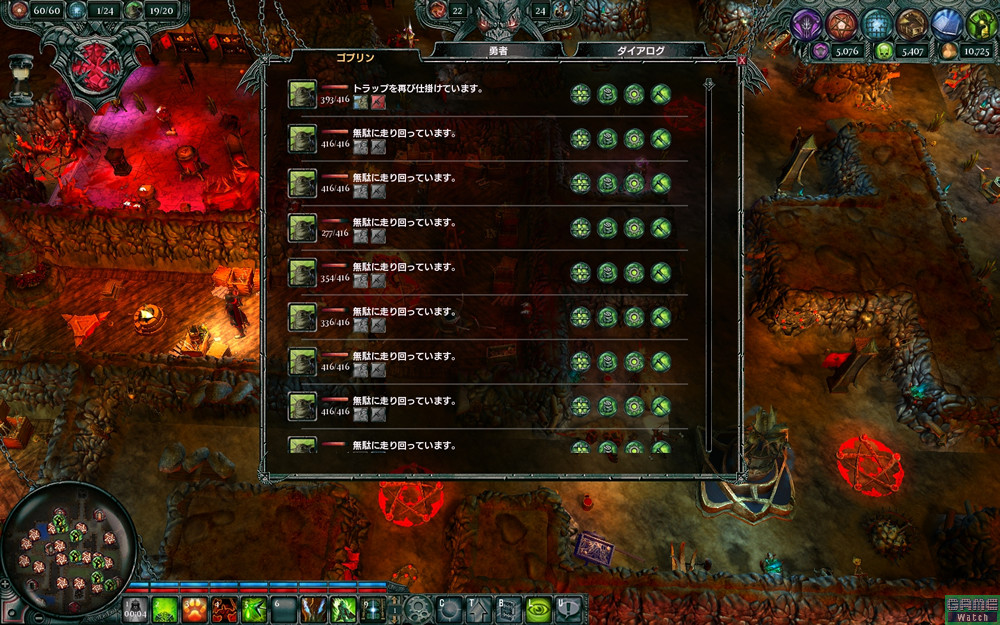Select the ゴブリン tab
Screen dimensions: 1000x625
(x=355, y=58)
